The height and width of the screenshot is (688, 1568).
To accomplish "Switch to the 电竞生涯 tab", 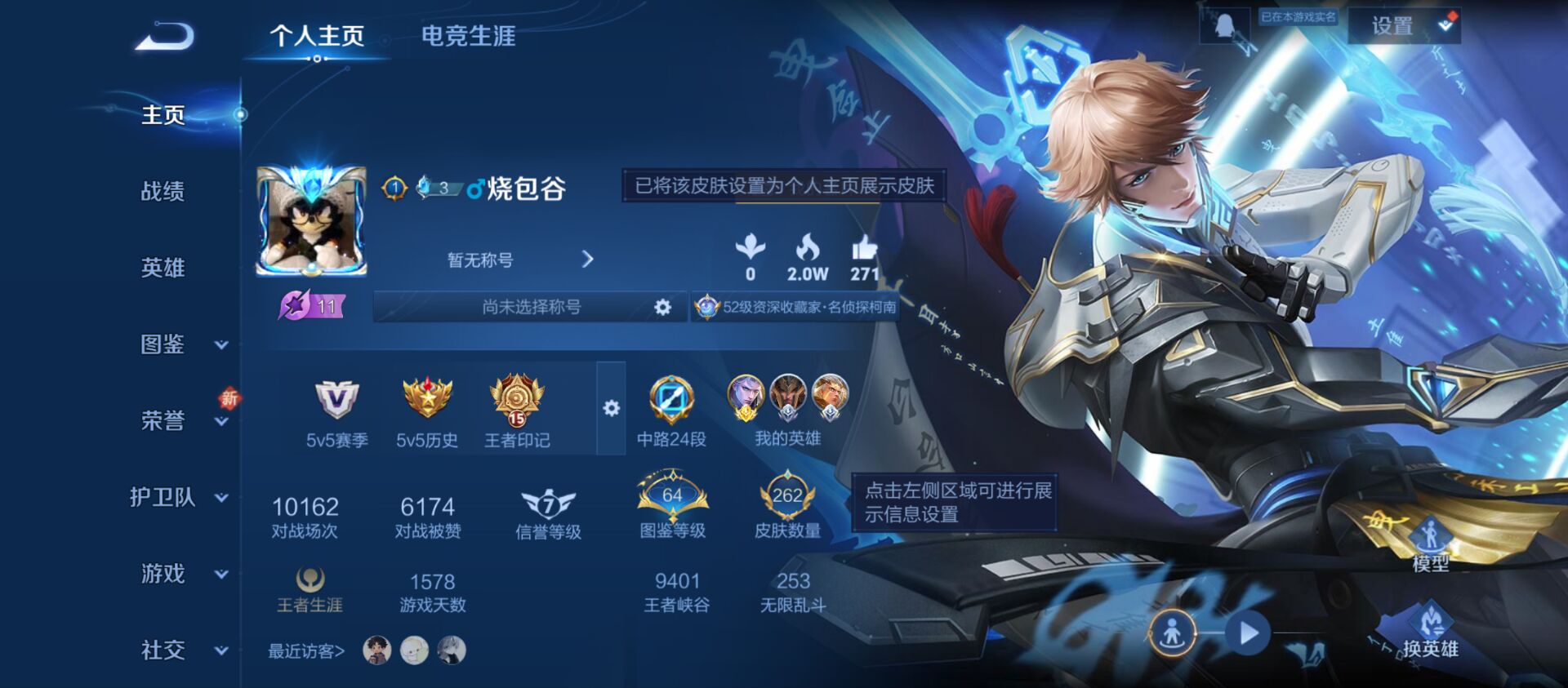I will (x=468, y=37).
